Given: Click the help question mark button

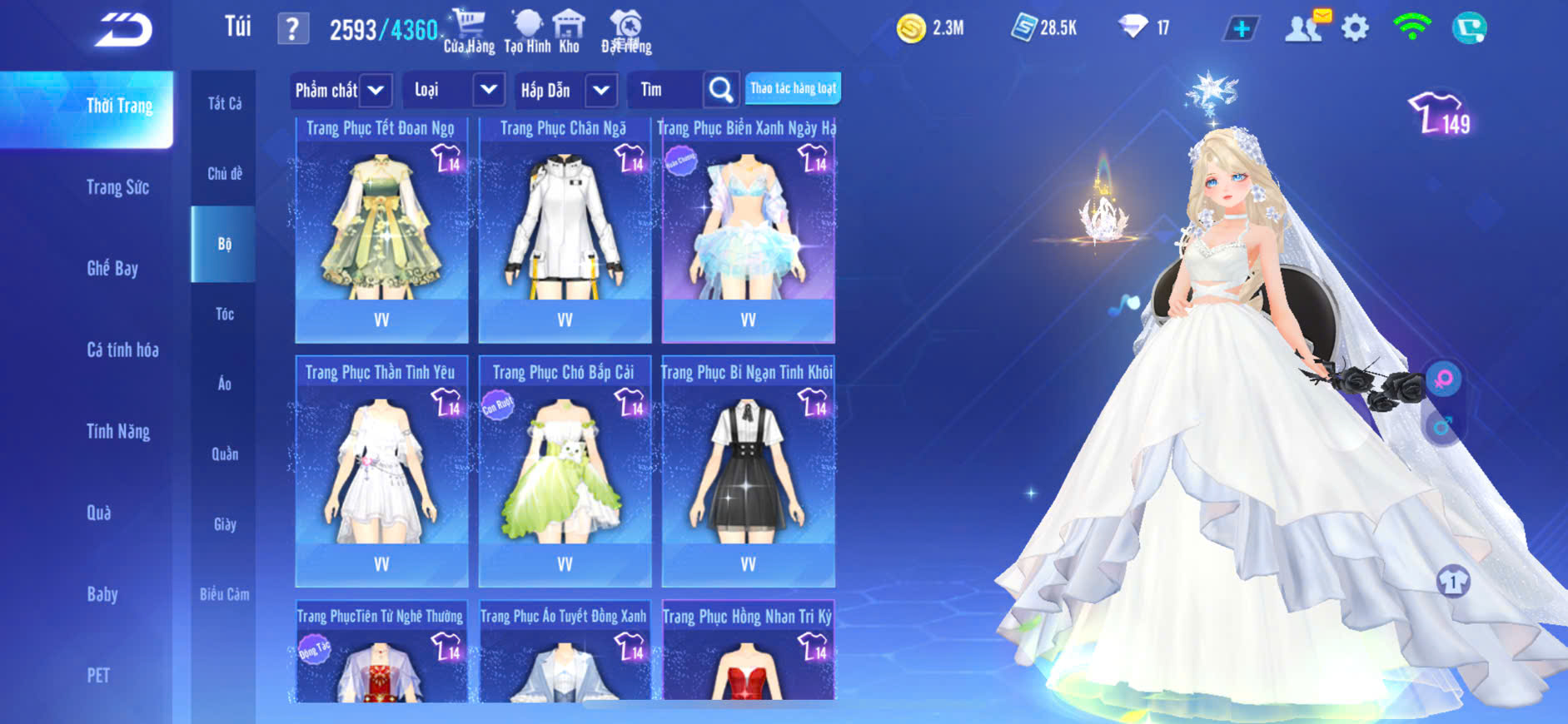Looking at the screenshot, I should coord(292,30).
